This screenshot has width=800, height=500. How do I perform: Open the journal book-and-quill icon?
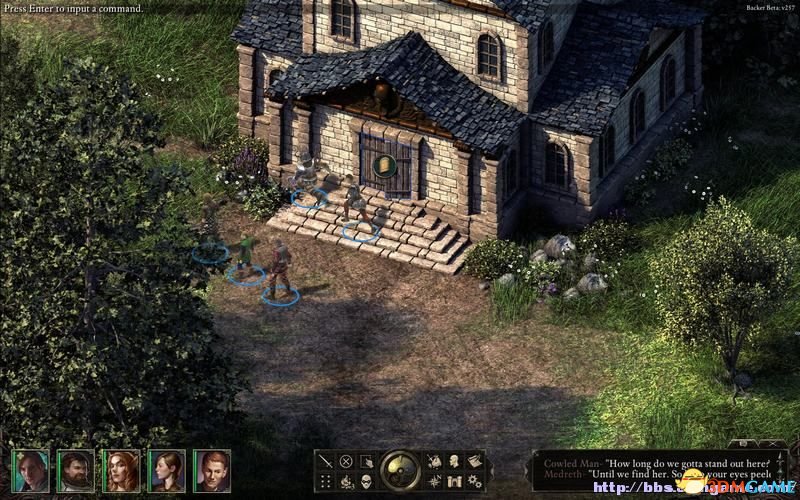point(474,461)
